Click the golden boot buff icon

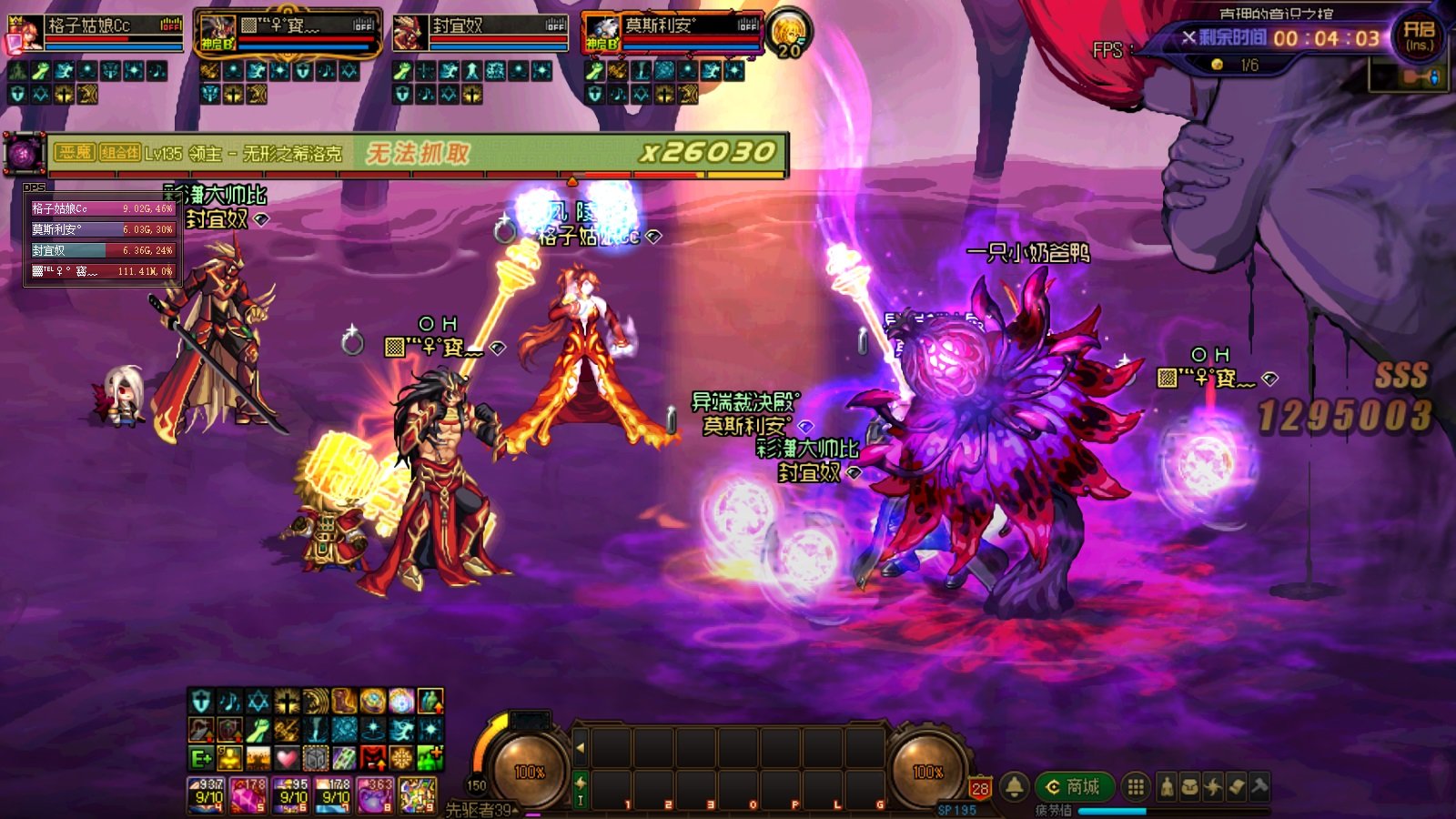(344, 701)
